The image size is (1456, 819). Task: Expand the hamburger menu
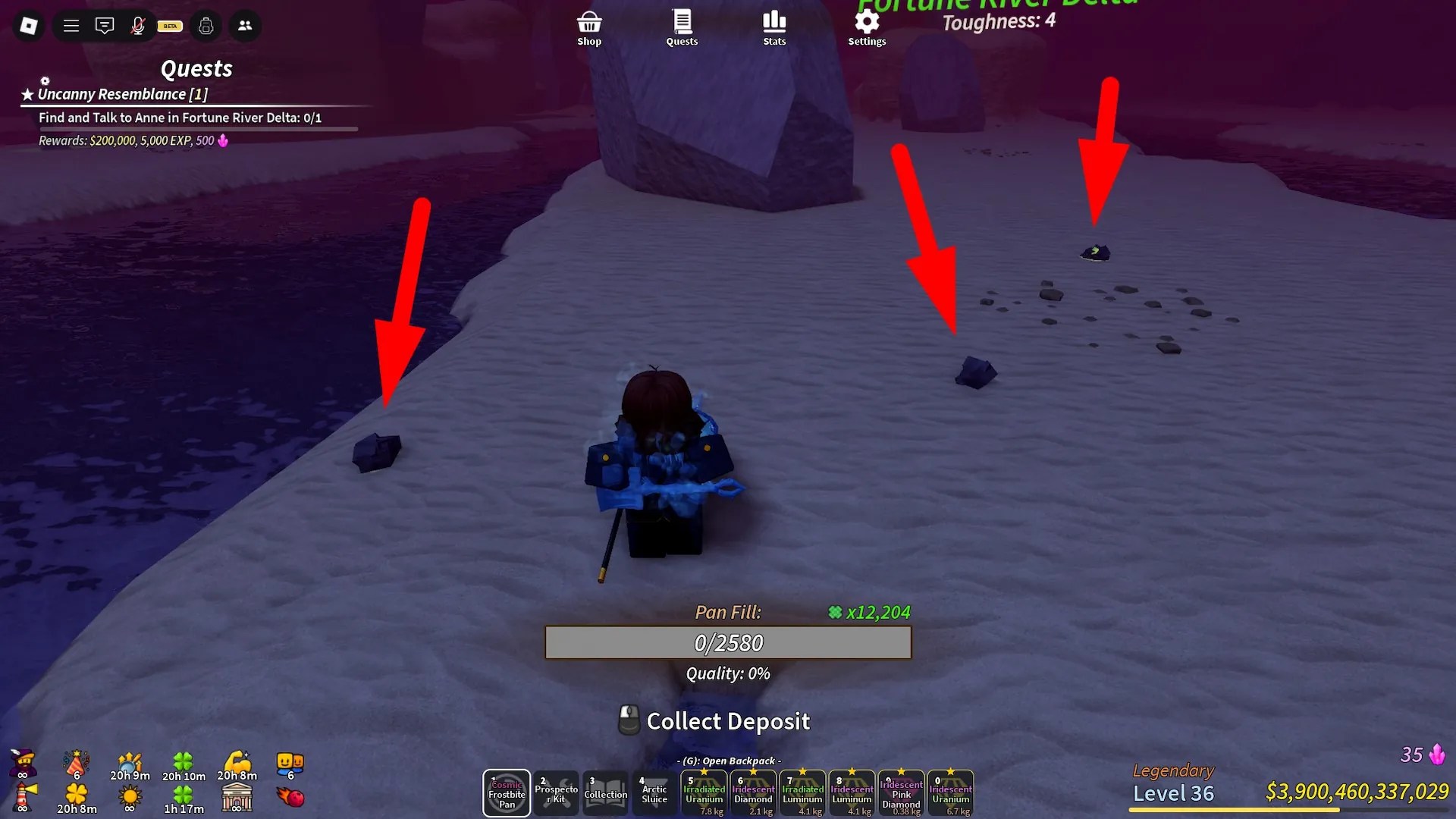point(71,25)
